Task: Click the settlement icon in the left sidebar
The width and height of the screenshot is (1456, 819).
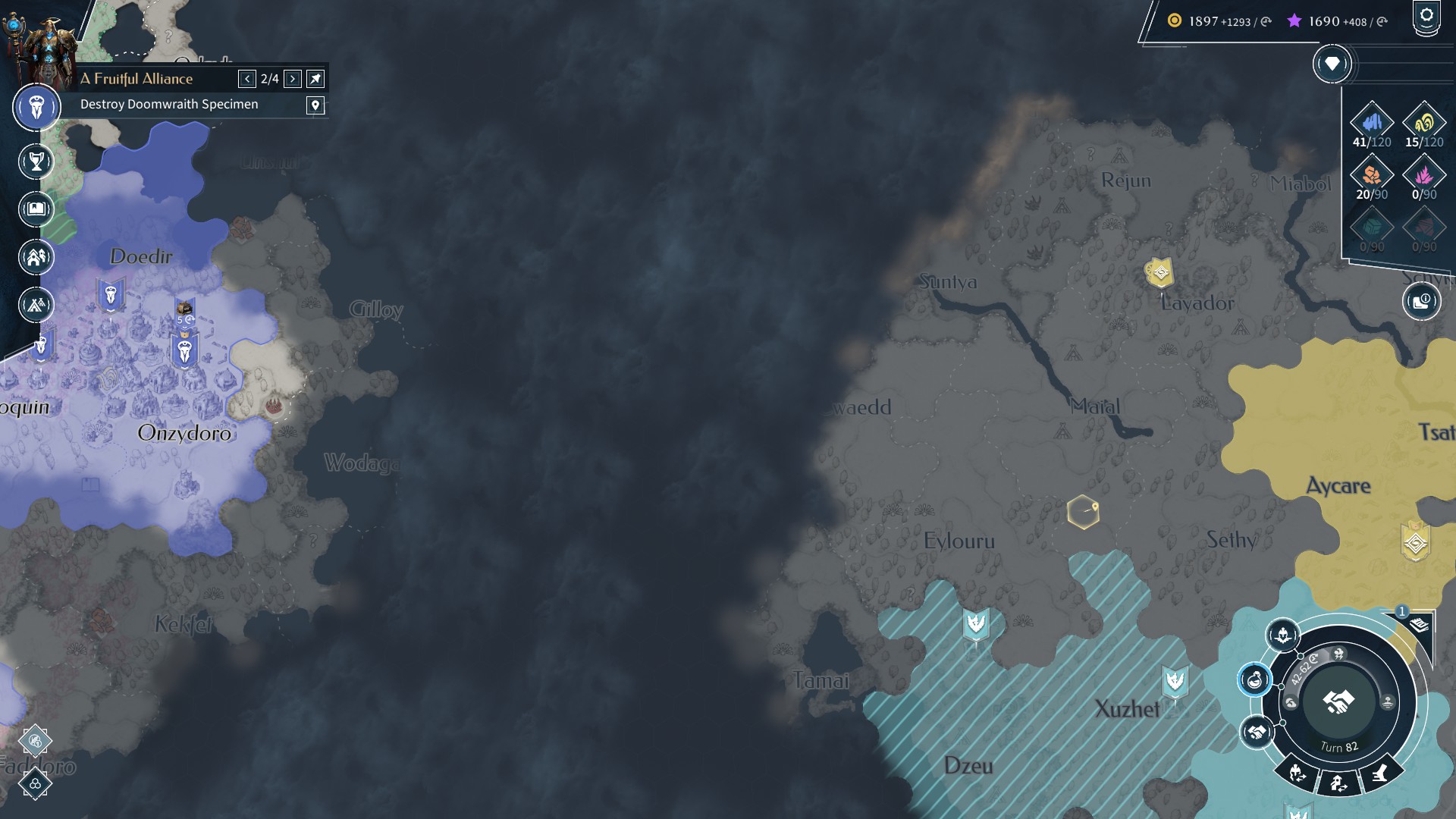Action: [35, 257]
